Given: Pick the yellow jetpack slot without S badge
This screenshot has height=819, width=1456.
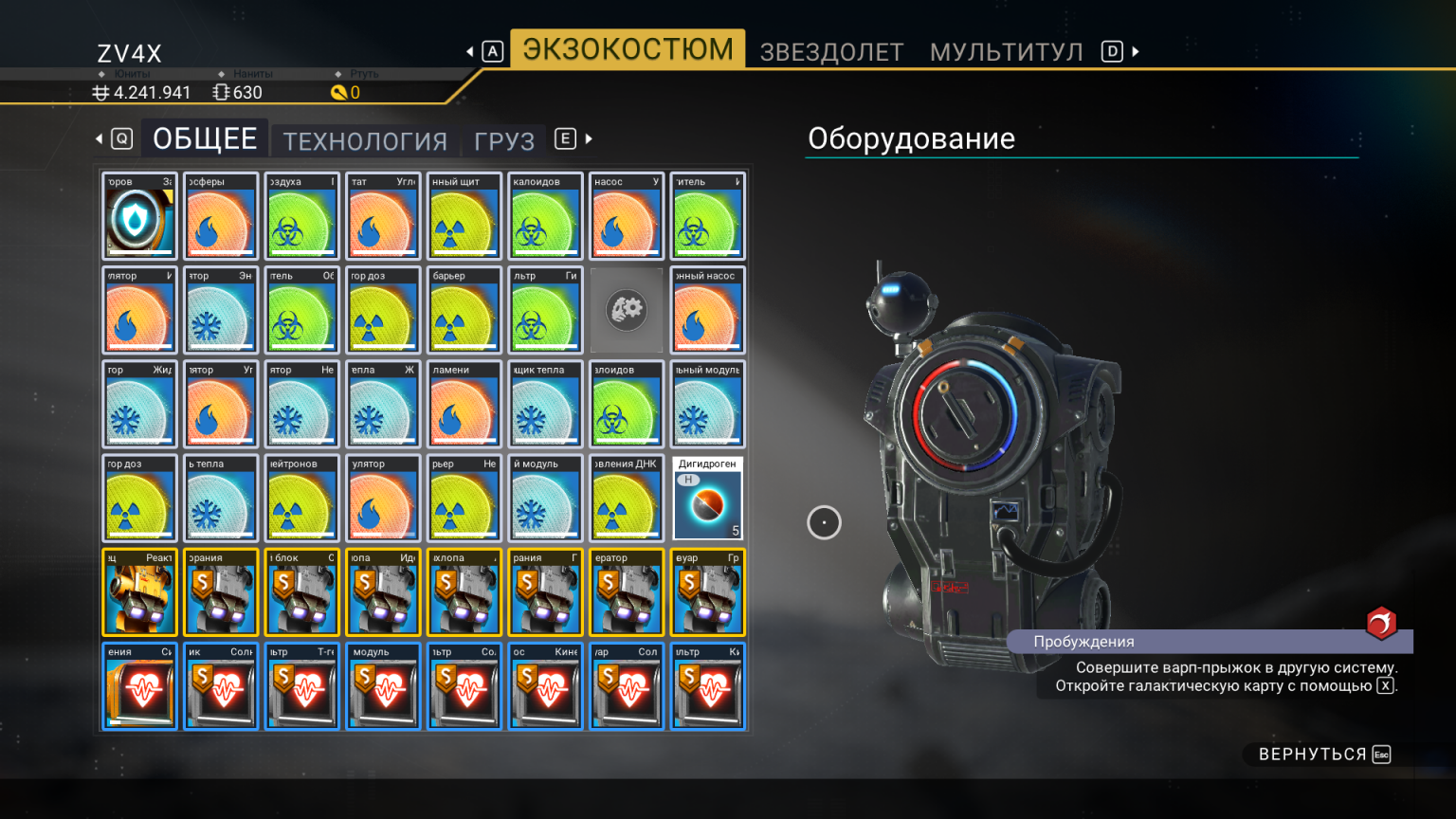Looking at the screenshot, I should pyautogui.click(x=139, y=592).
